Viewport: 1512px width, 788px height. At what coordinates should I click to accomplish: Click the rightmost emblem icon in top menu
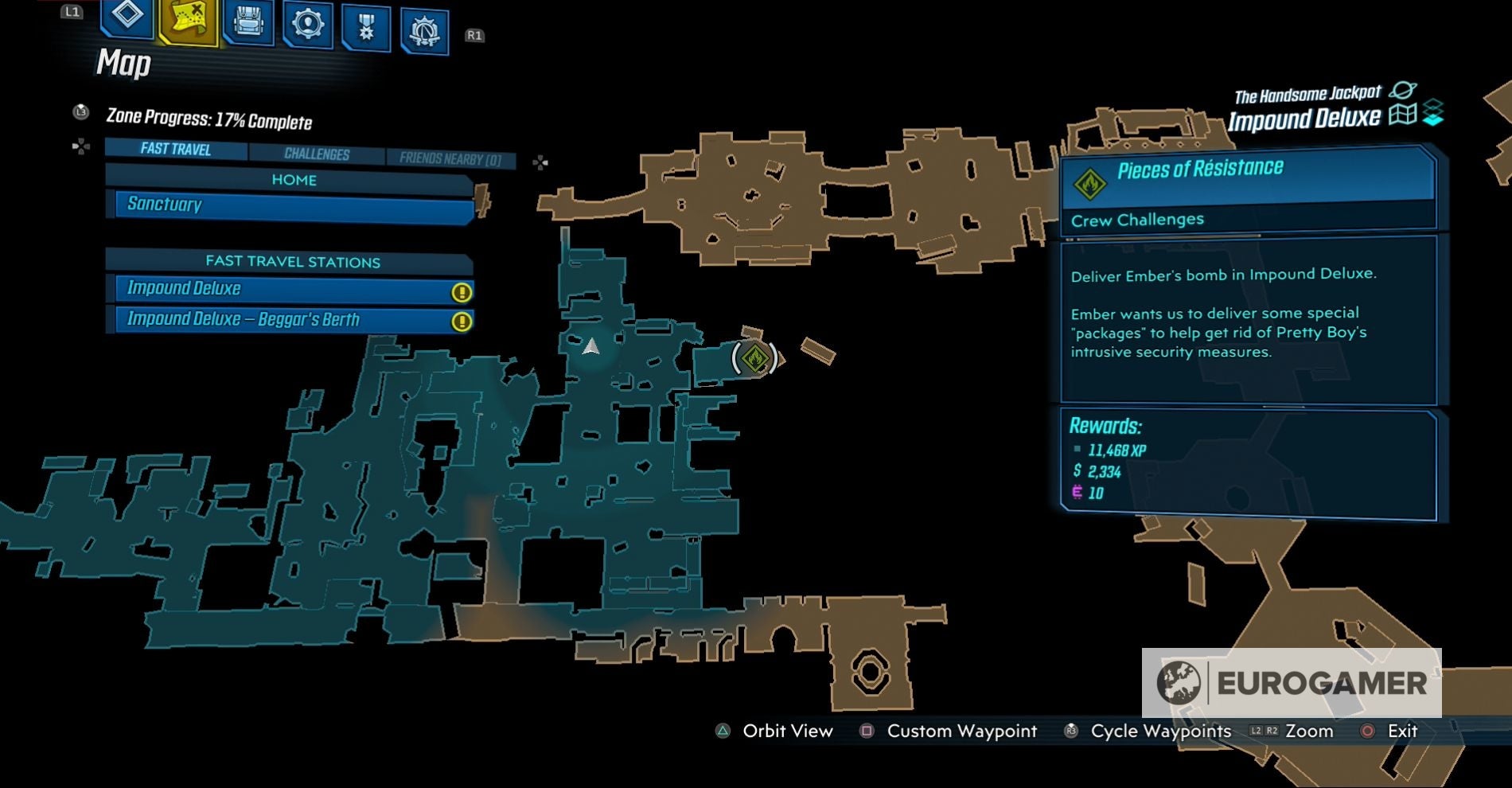click(x=423, y=24)
